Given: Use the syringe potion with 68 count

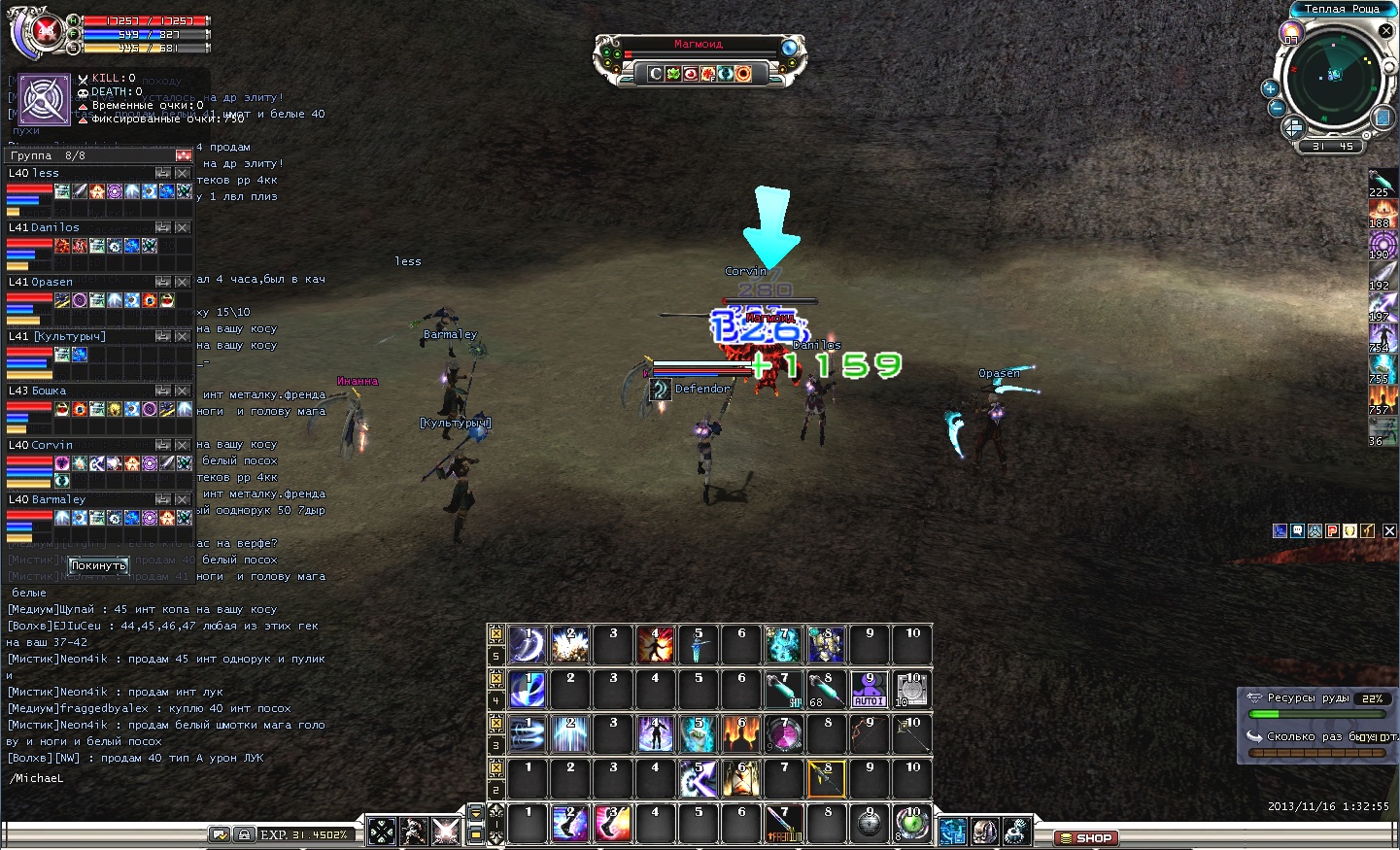Looking at the screenshot, I should pyautogui.click(x=826, y=689).
